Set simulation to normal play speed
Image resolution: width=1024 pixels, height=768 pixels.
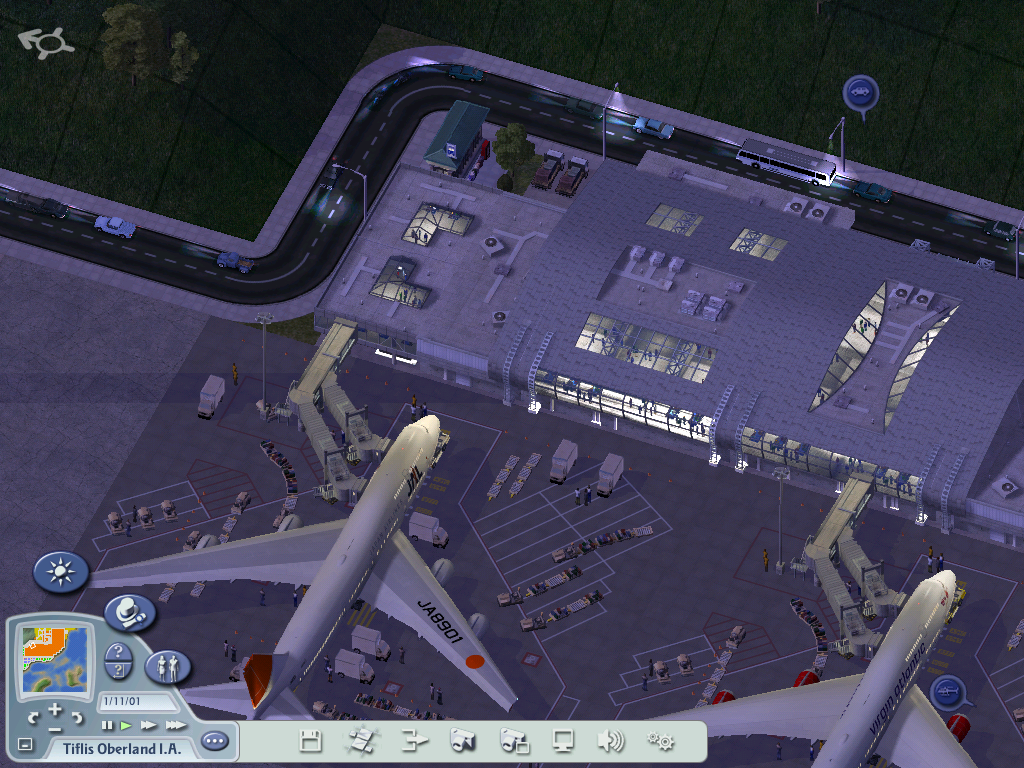coord(127,725)
